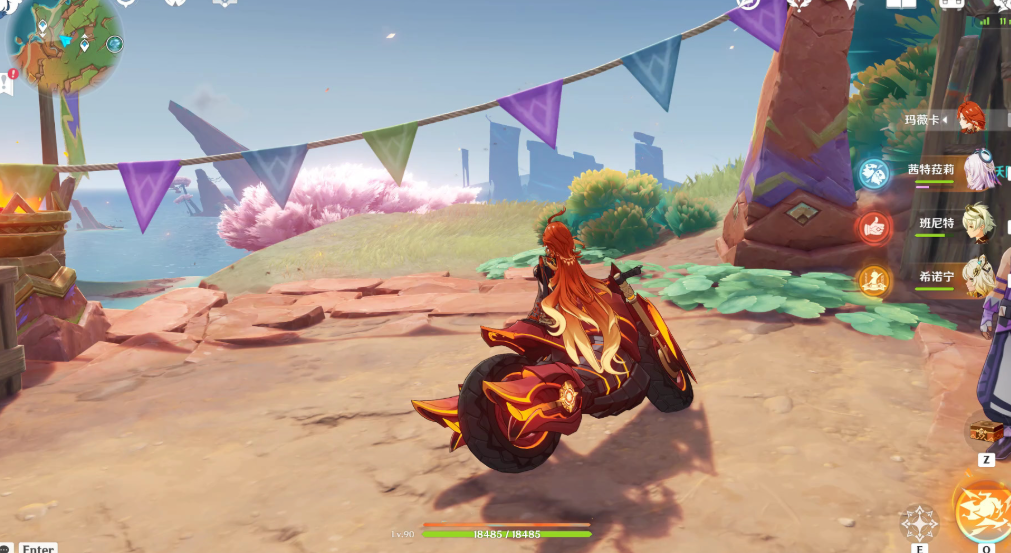The height and width of the screenshot is (553, 1011).
Task: Click the round blue domain marker on the minimap
Action: click(x=114, y=44)
